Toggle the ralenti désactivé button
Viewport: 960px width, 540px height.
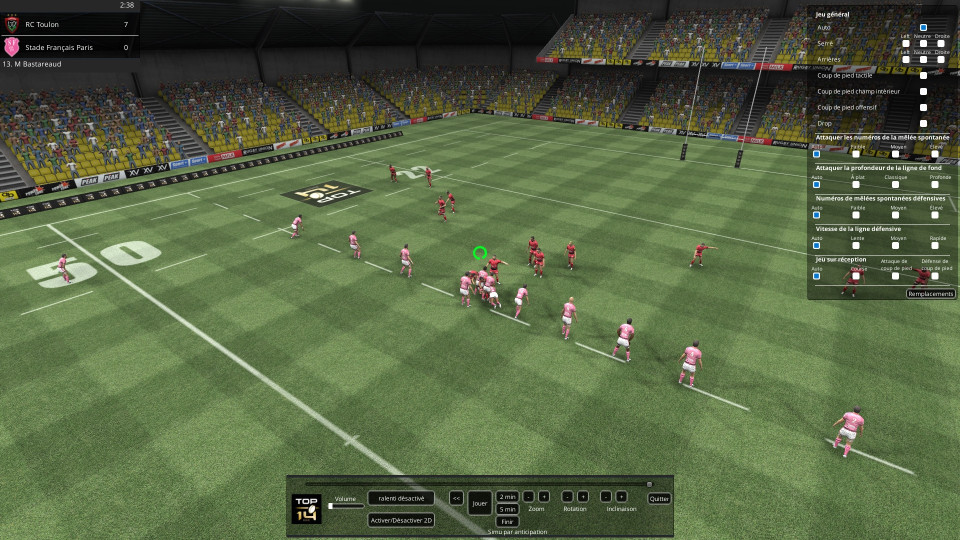click(401, 497)
